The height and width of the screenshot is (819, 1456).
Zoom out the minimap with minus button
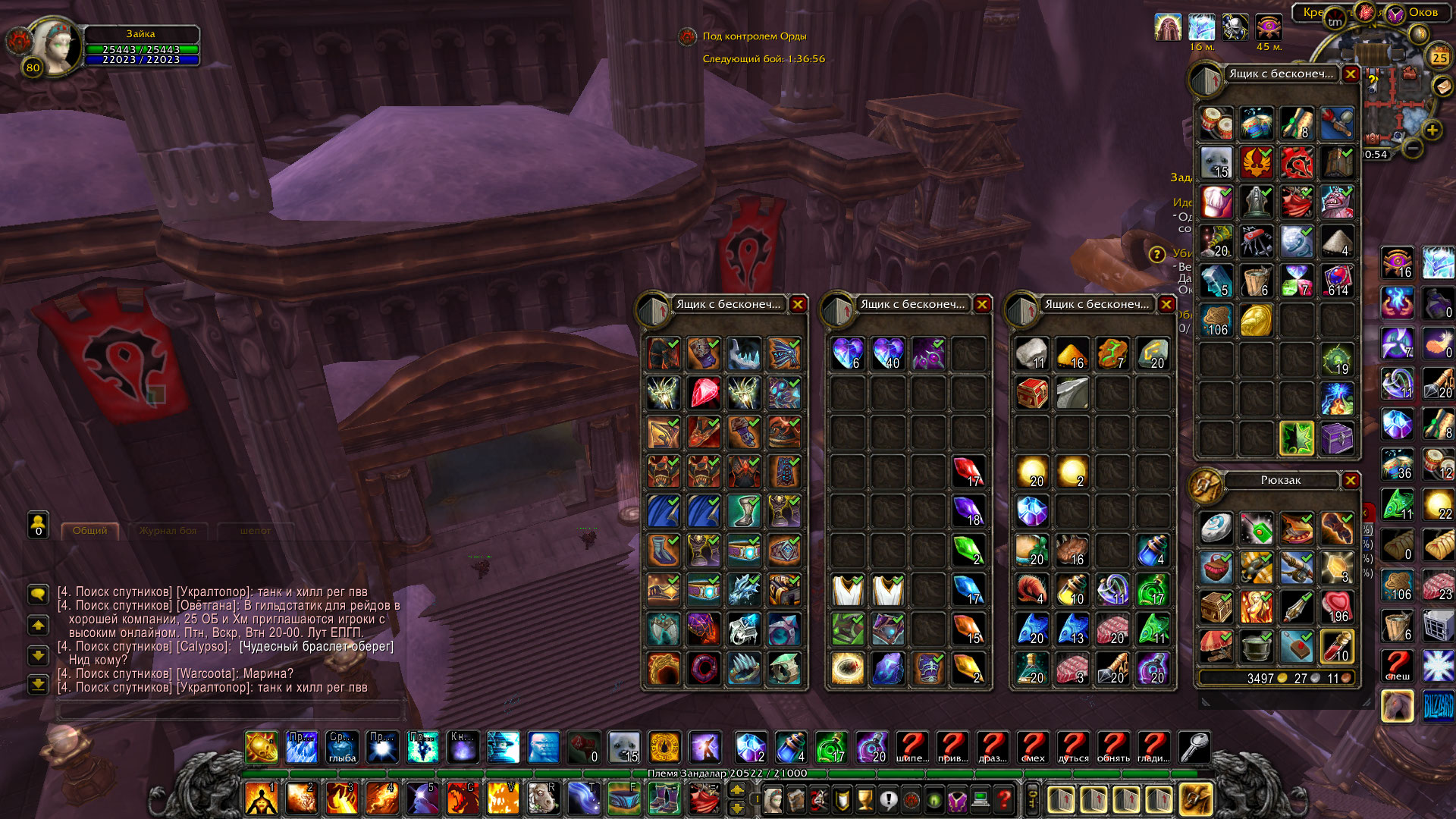(x=1412, y=148)
